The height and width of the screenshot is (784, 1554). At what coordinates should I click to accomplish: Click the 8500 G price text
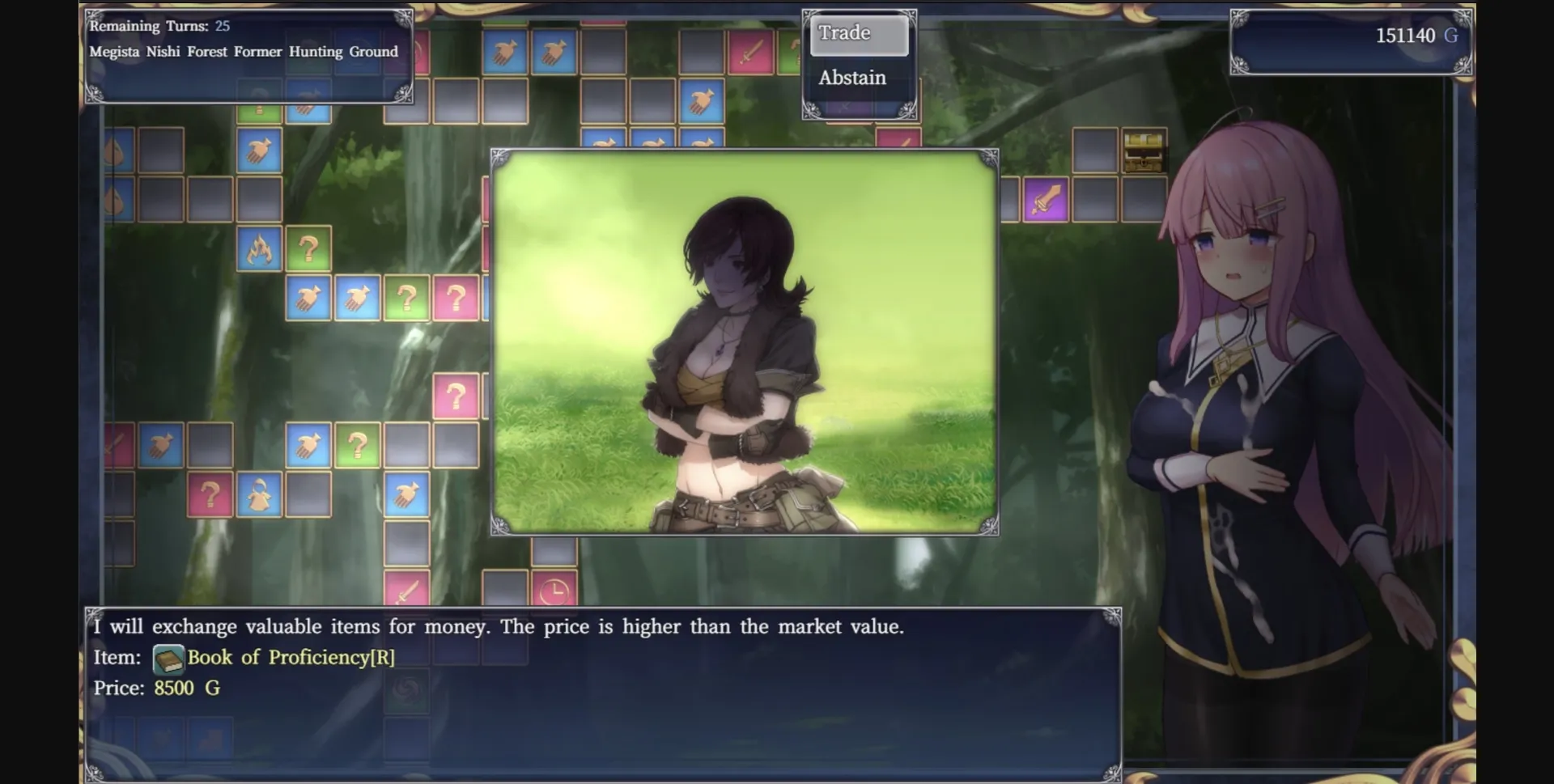(x=185, y=688)
